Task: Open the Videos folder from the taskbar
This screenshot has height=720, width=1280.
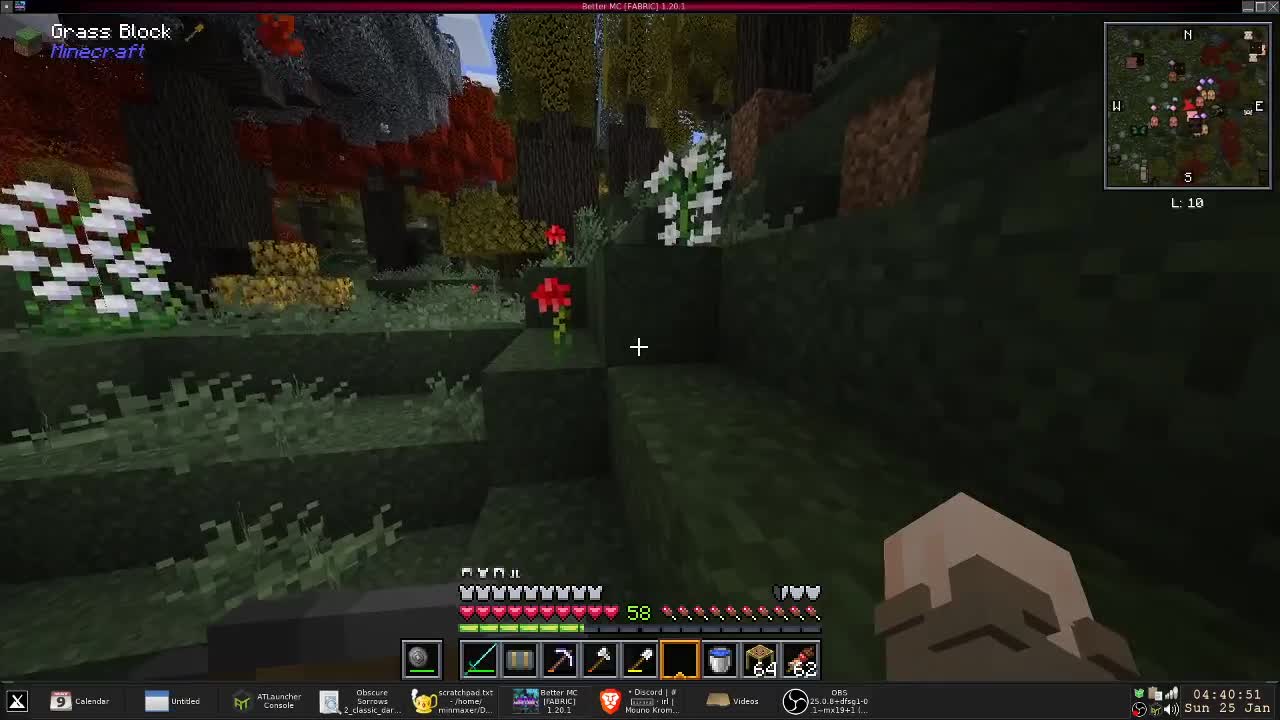Action: (x=737, y=700)
